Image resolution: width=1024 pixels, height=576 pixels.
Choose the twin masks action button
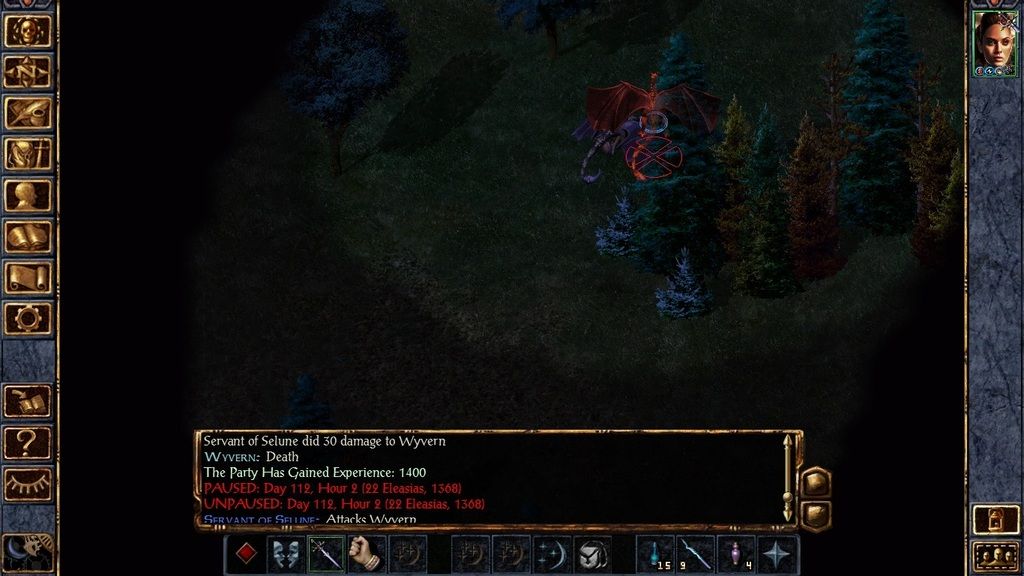tap(286, 554)
